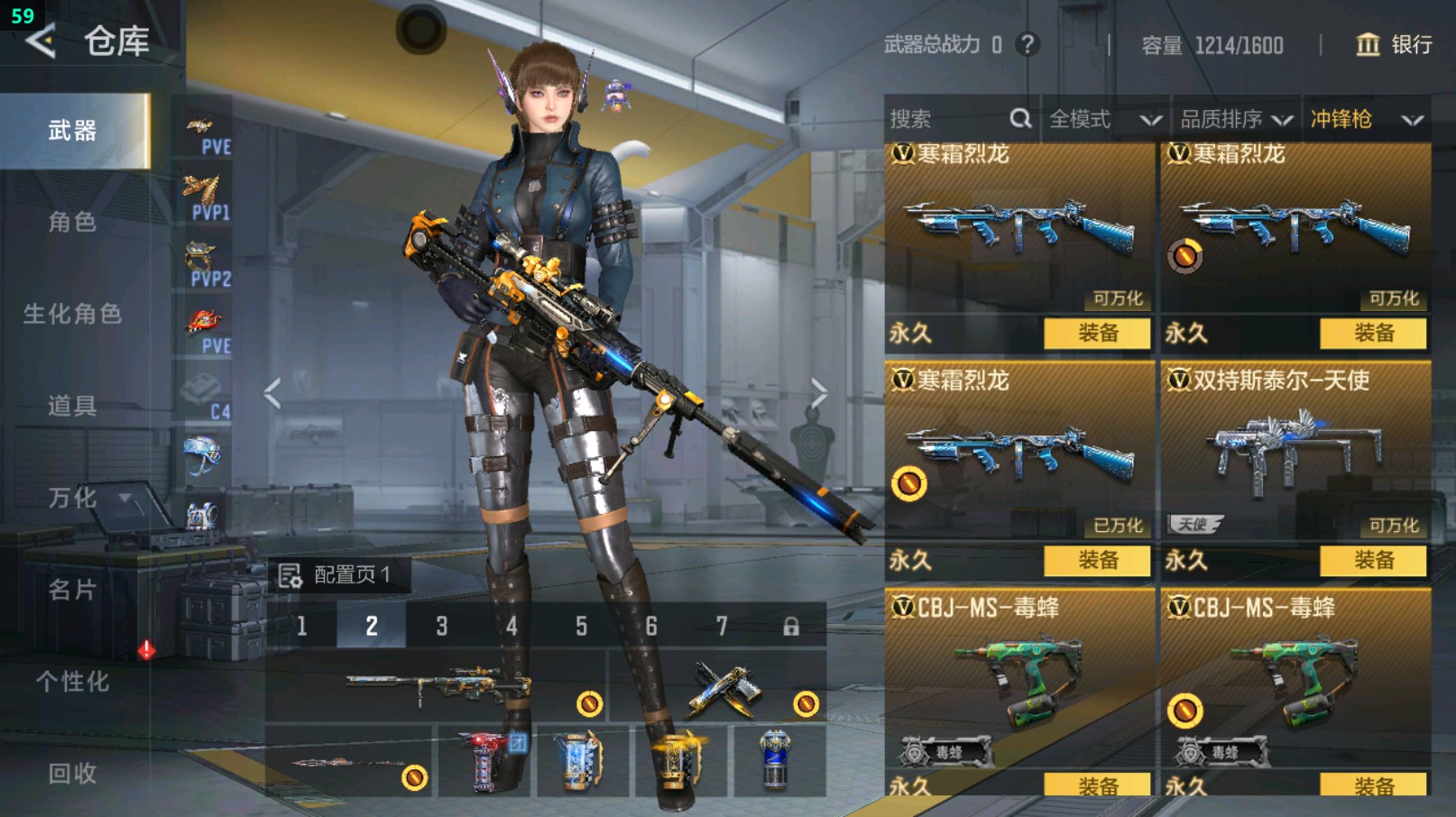Image resolution: width=1456 pixels, height=817 pixels.
Task: Open the 配置页1 loadout page selector
Action: click(339, 574)
